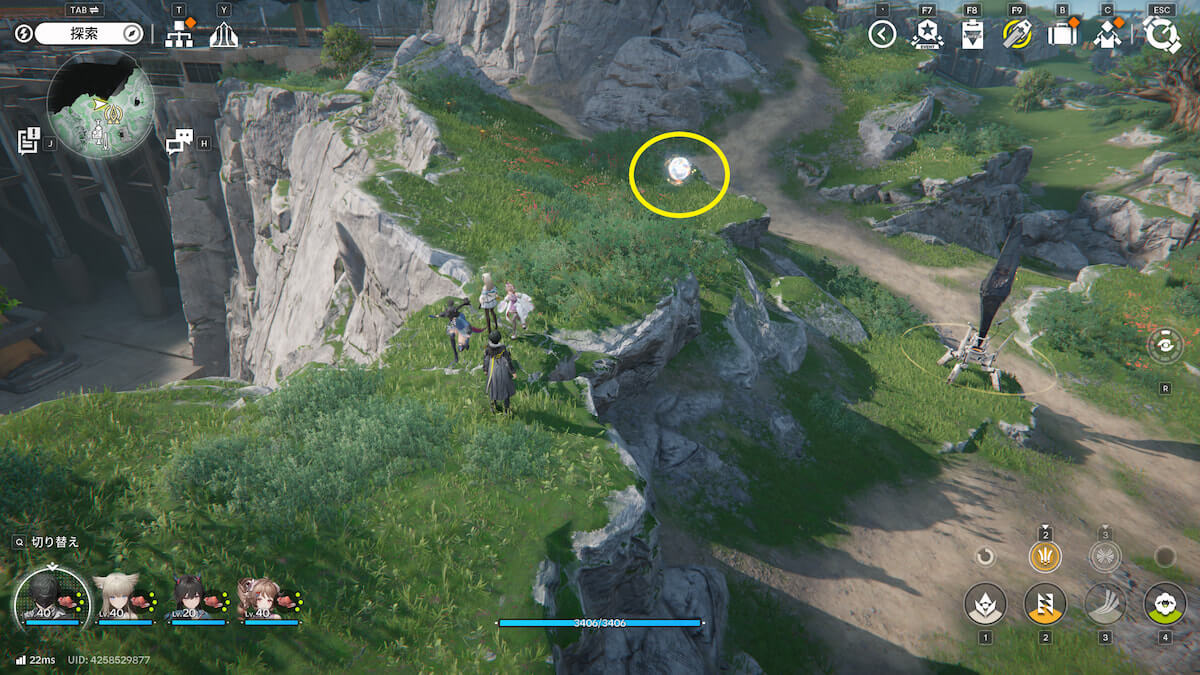This screenshot has width=1200, height=675.
Task: Open the chat speech bubbles icon
Action: [x=179, y=142]
